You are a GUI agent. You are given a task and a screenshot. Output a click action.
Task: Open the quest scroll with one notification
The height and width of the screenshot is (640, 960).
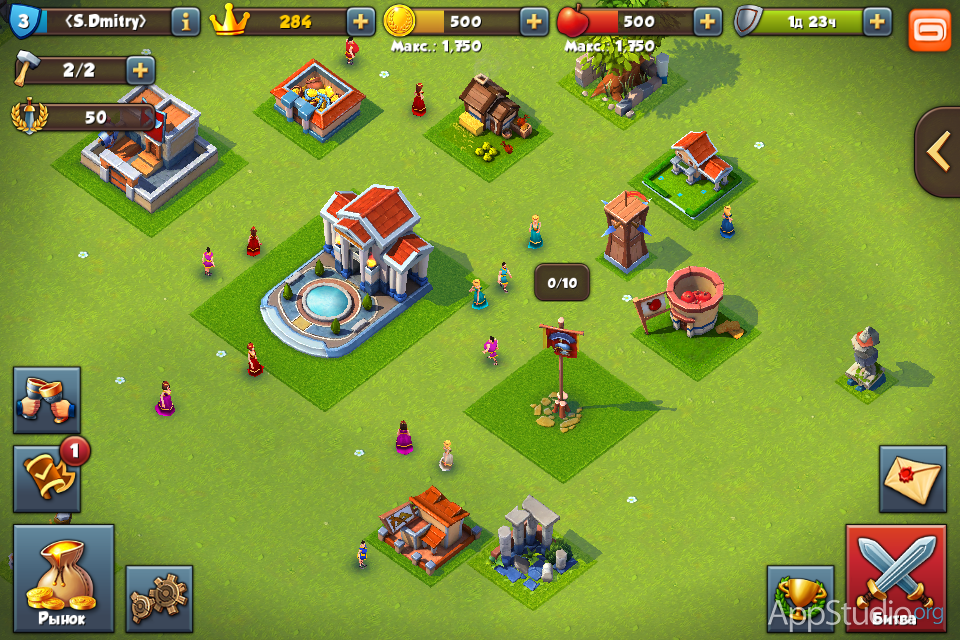[x=47, y=480]
